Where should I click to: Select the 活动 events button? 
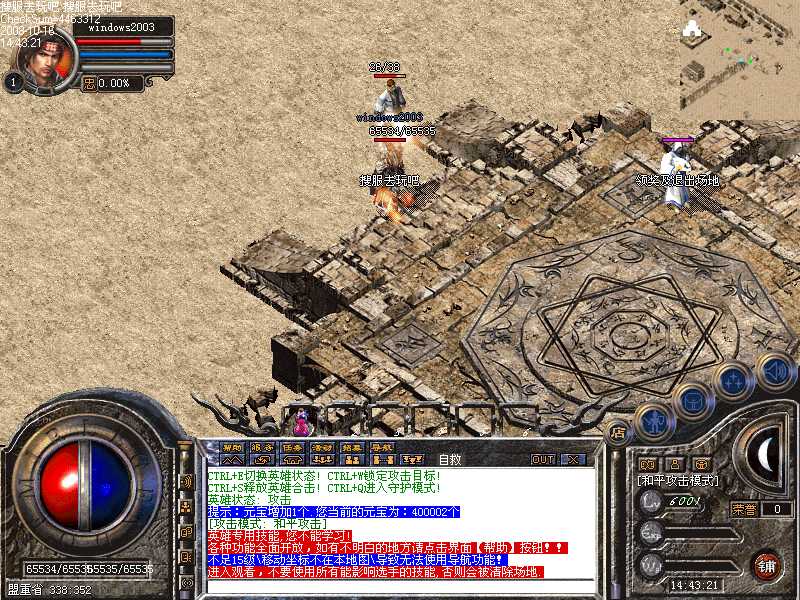322,447
